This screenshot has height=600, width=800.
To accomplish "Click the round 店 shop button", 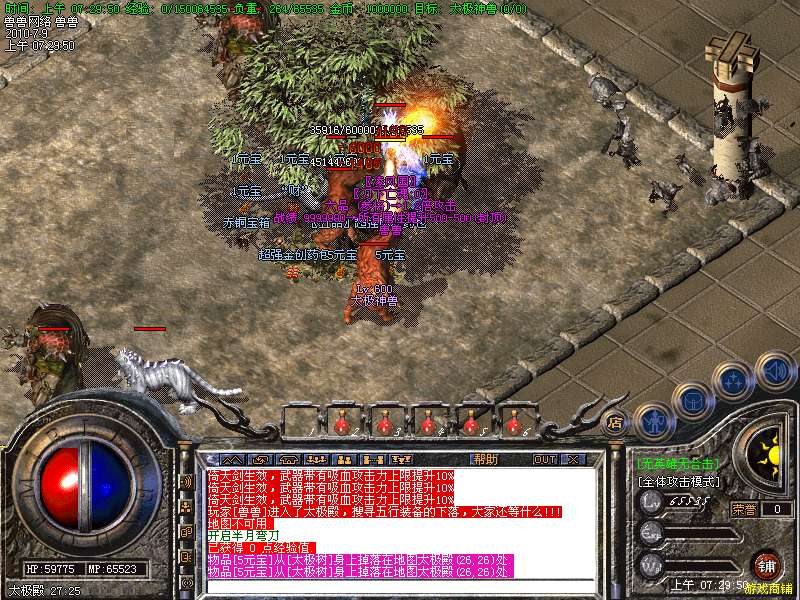I will pos(616,423).
